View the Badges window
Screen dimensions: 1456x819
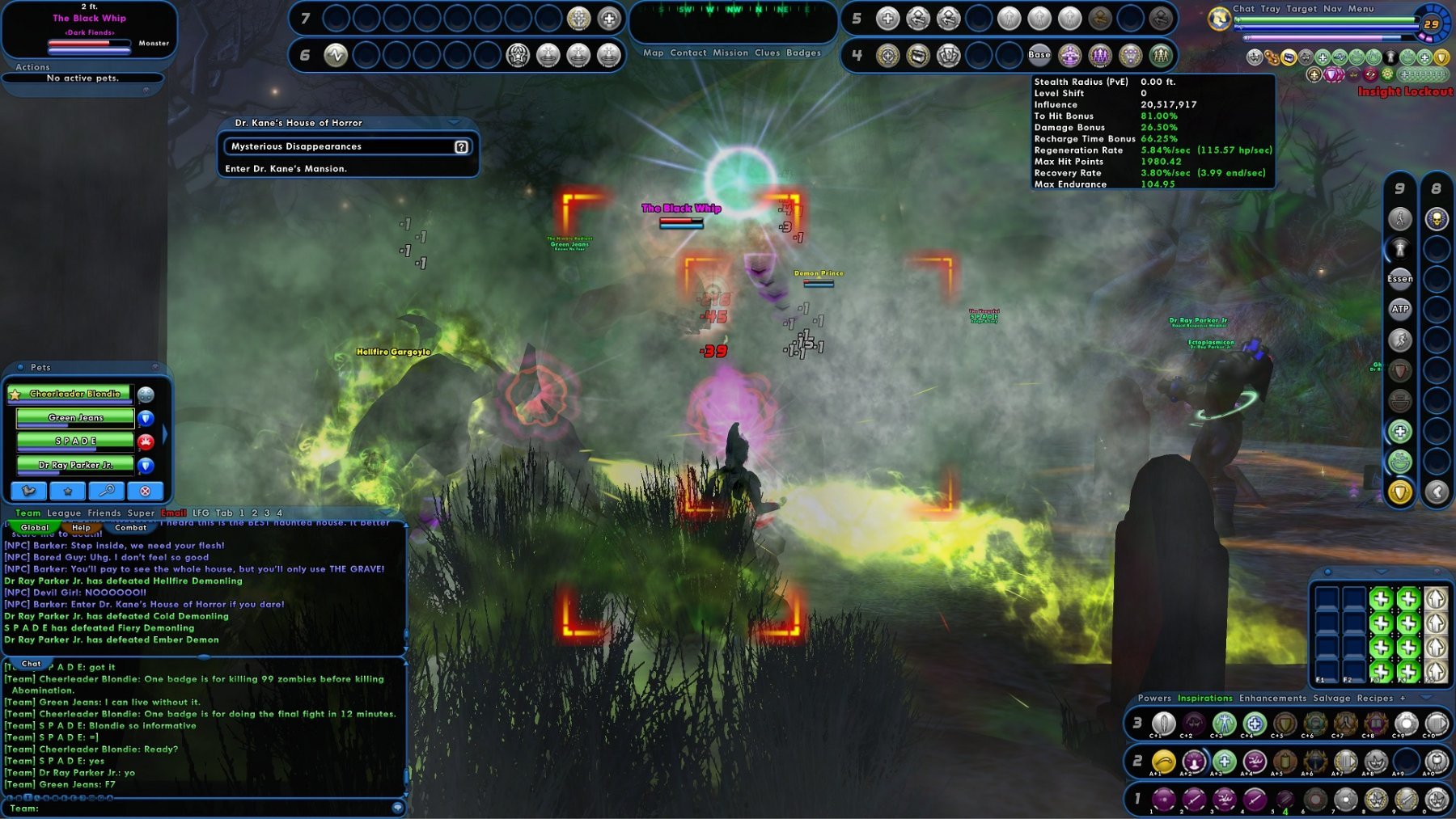pos(803,53)
